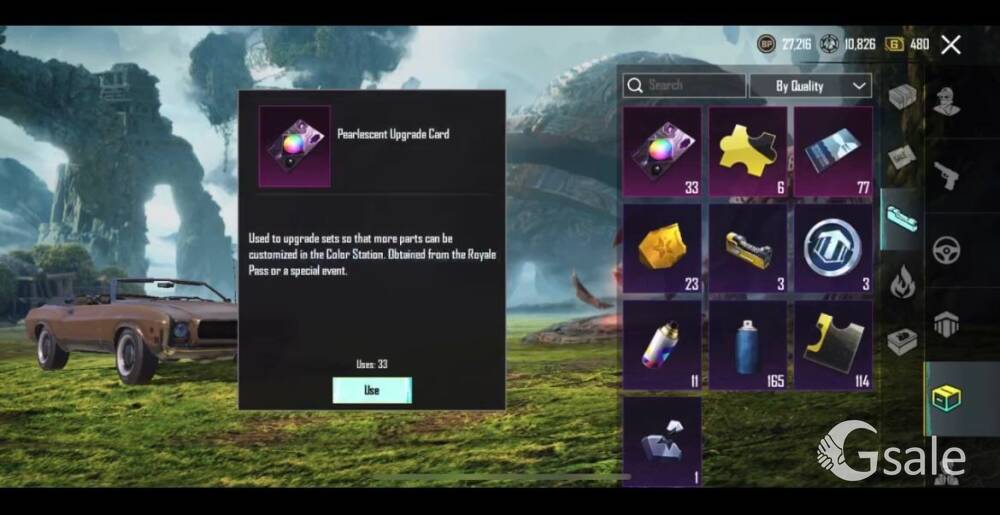Focus the inventory search field
The image size is (1000, 515).
pyautogui.click(x=686, y=86)
